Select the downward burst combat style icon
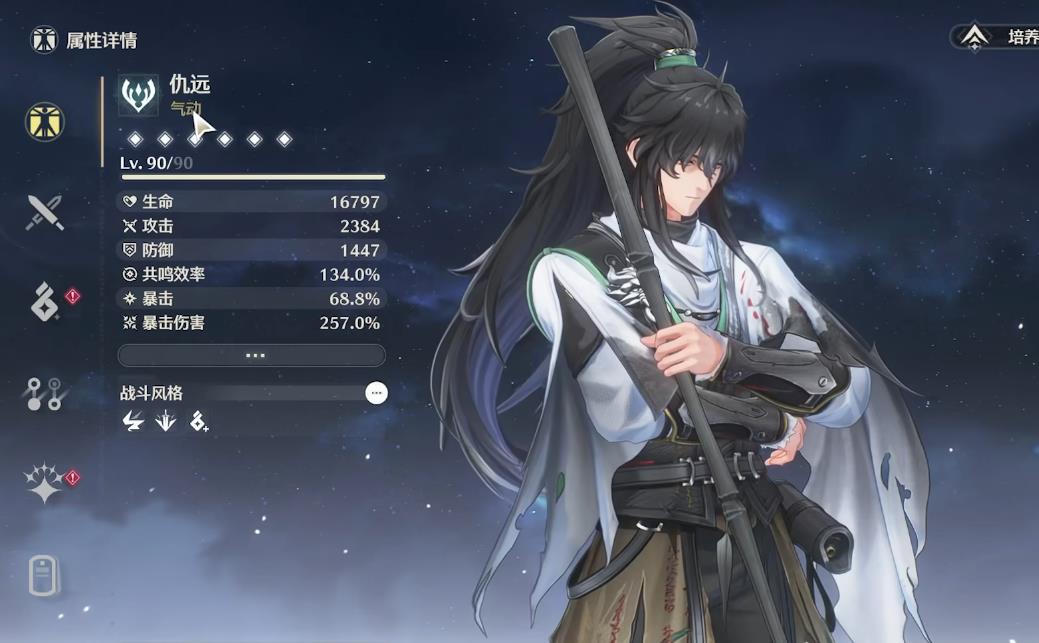The width and height of the screenshot is (1039, 643). tap(165, 422)
